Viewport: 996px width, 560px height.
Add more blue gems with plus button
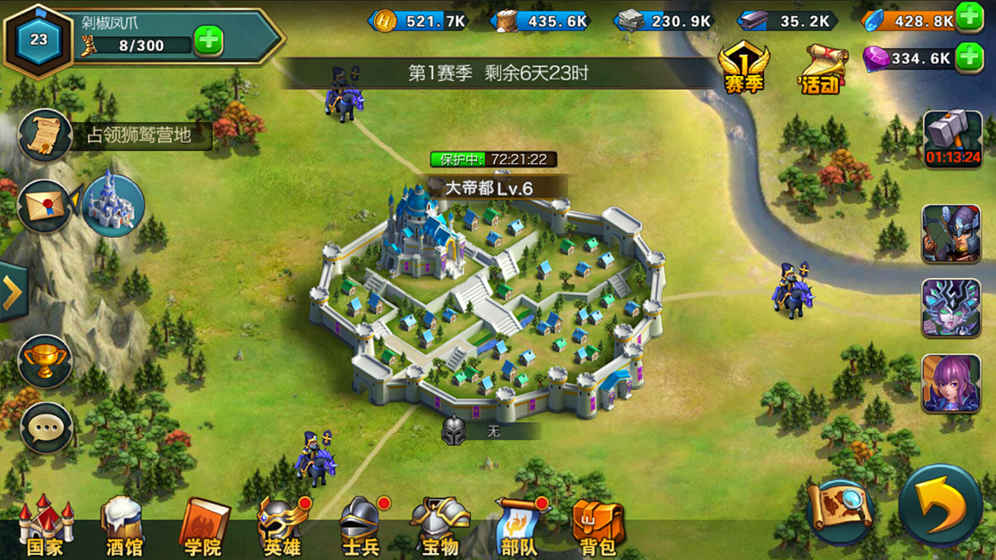[x=968, y=18]
